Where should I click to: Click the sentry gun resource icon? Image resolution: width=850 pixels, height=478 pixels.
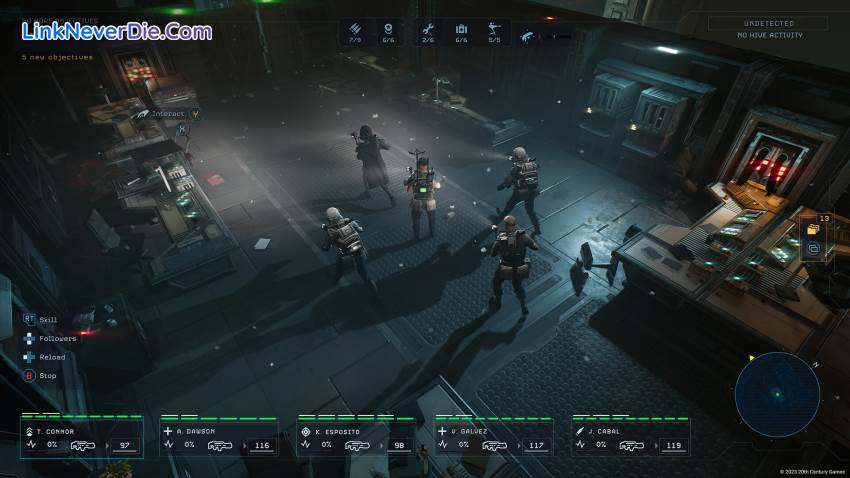pyautogui.click(x=494, y=30)
